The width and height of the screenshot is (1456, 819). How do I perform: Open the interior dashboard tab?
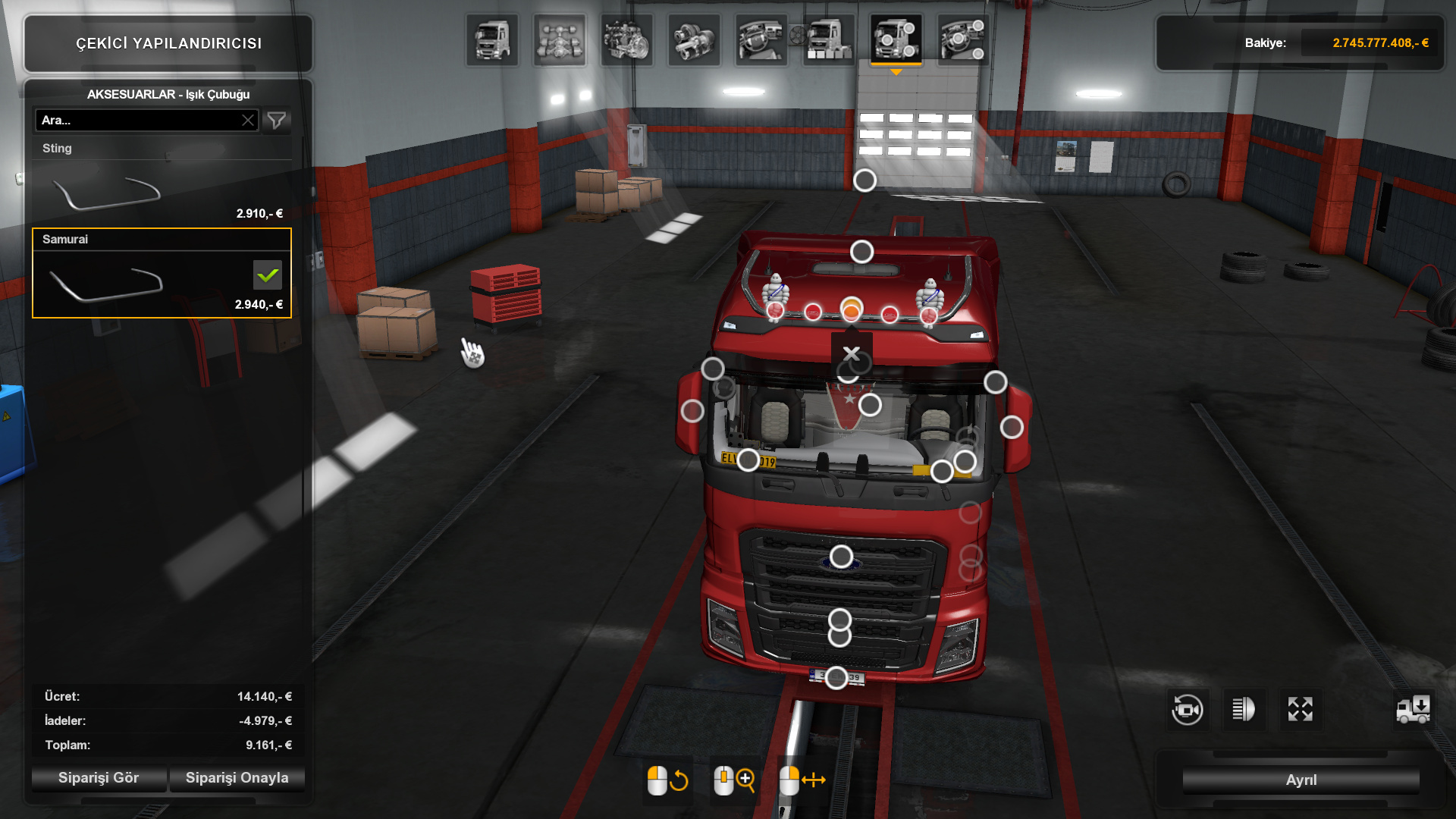pos(761,40)
